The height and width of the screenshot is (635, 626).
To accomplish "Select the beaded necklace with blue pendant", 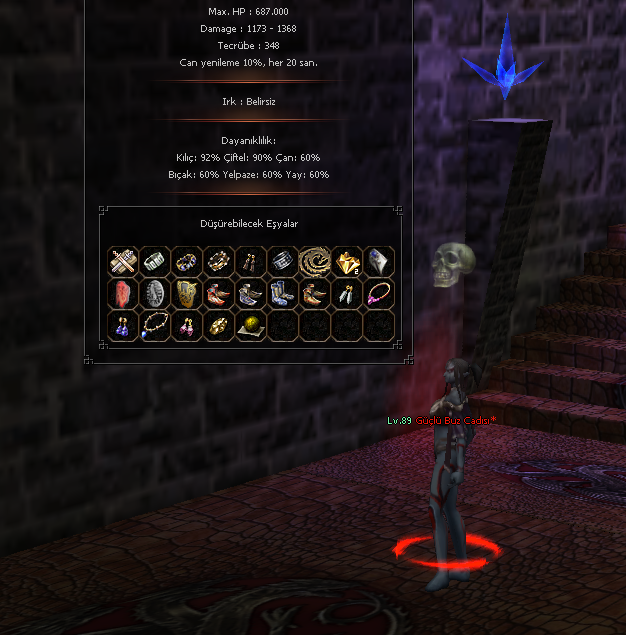I will [154, 325].
